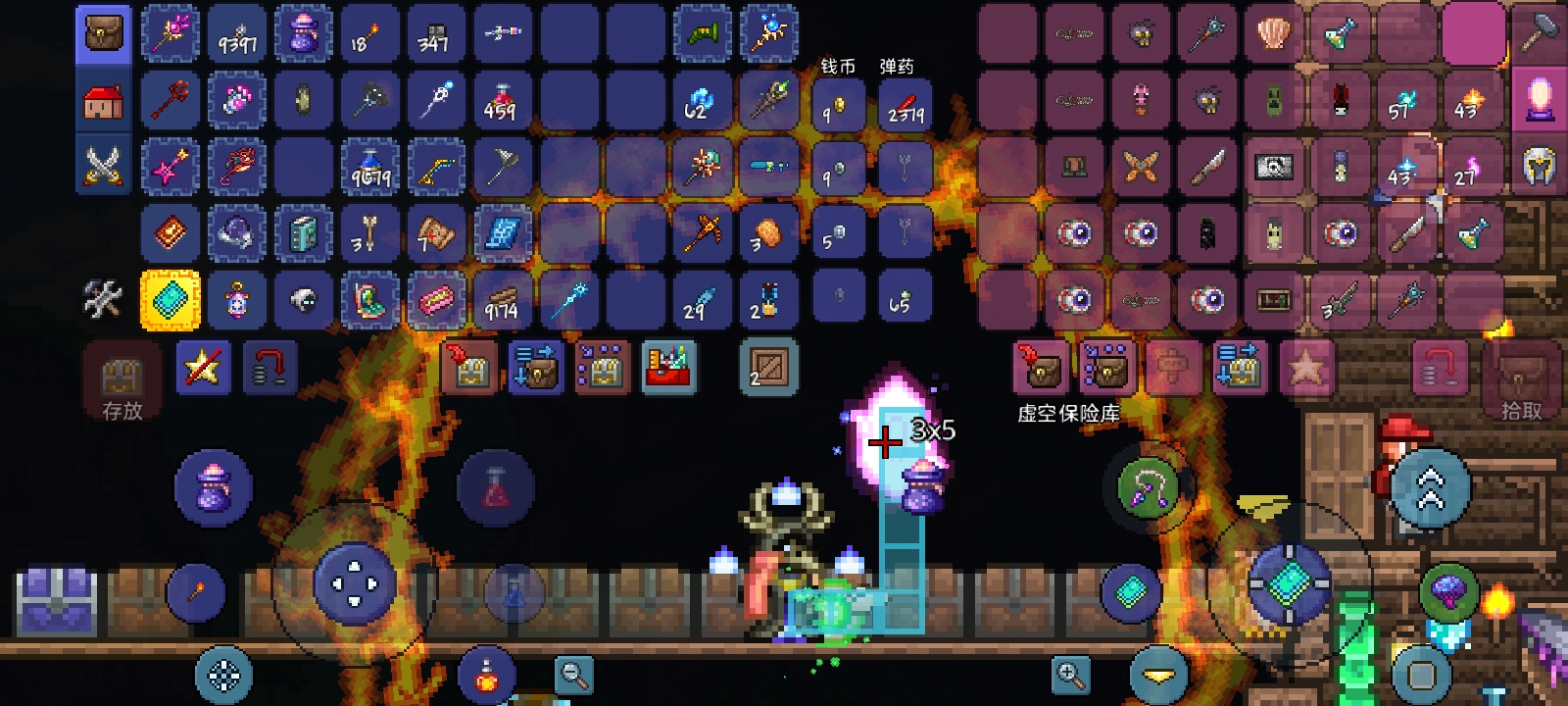Zoom in with the plus magnifier
The width and height of the screenshot is (1568, 706).
click(1070, 675)
